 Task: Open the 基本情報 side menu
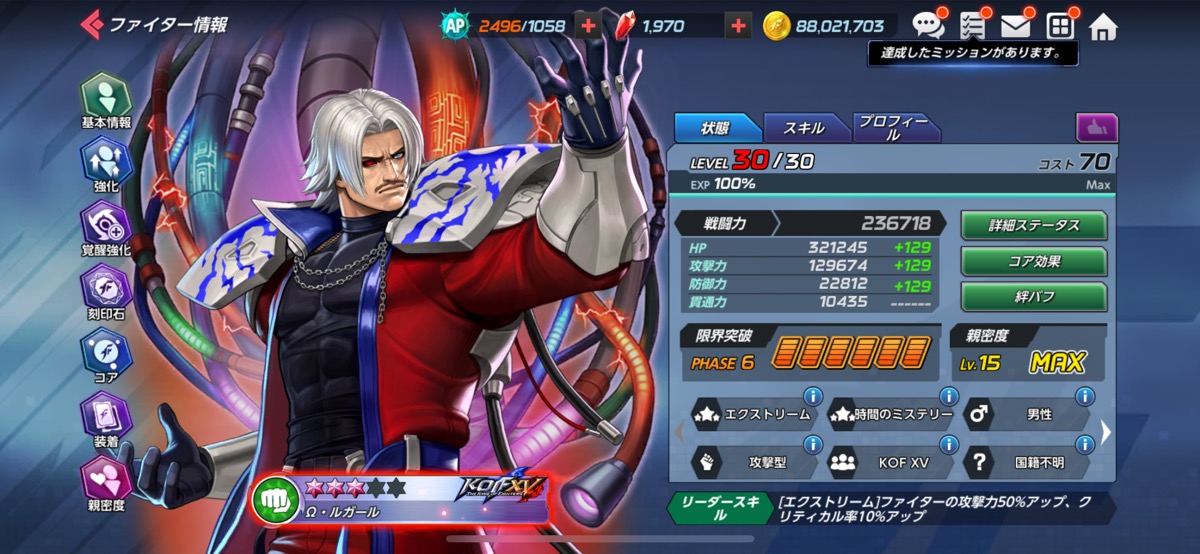(105, 98)
